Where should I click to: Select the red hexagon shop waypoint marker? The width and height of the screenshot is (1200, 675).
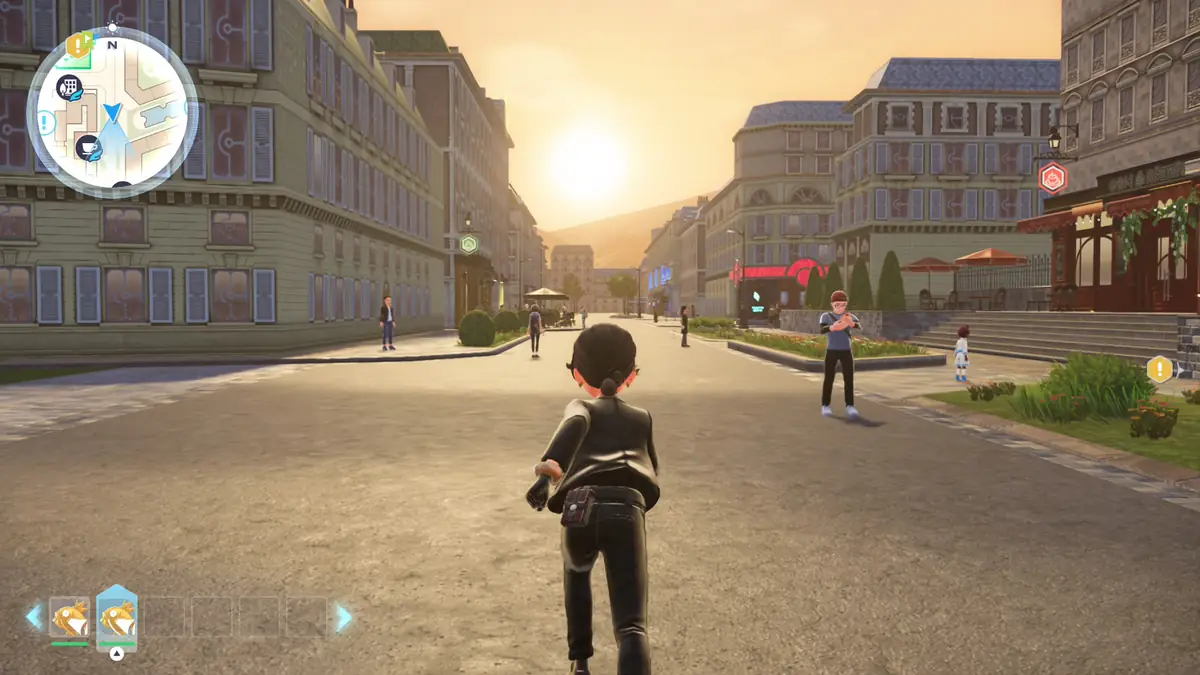1053,178
